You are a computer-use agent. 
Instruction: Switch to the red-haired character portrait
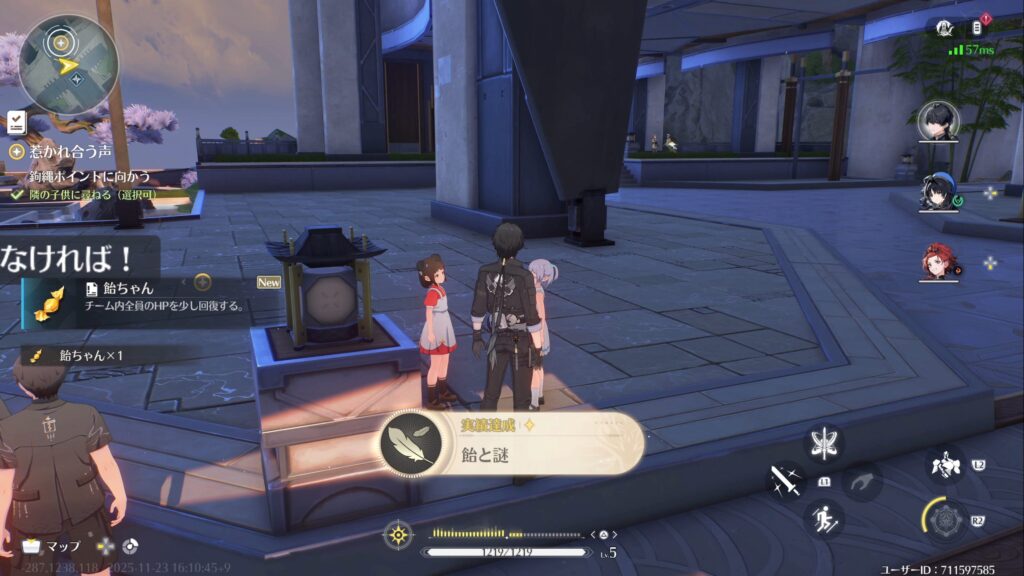(x=939, y=262)
